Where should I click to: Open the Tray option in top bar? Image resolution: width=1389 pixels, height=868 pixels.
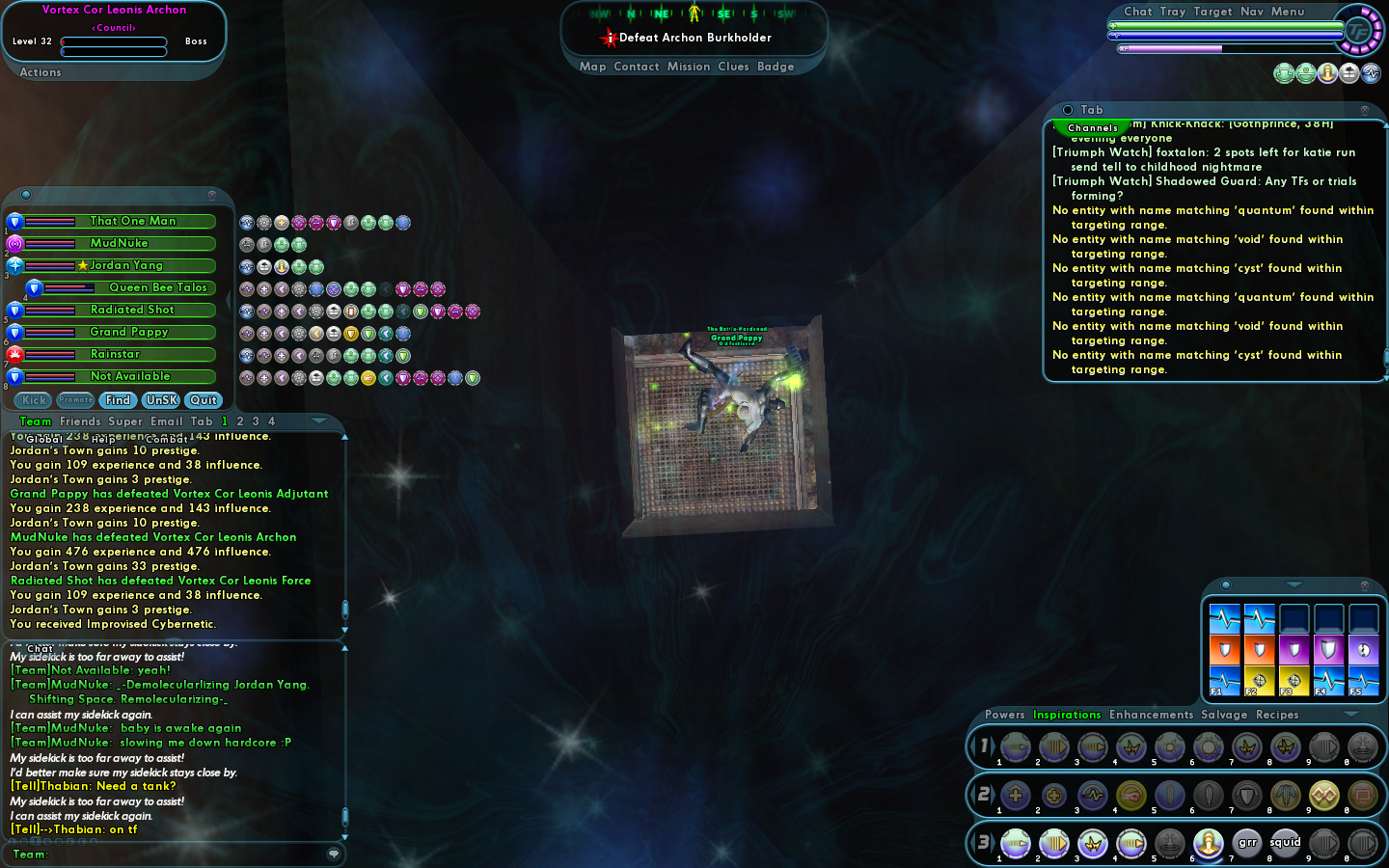pyautogui.click(x=1172, y=12)
